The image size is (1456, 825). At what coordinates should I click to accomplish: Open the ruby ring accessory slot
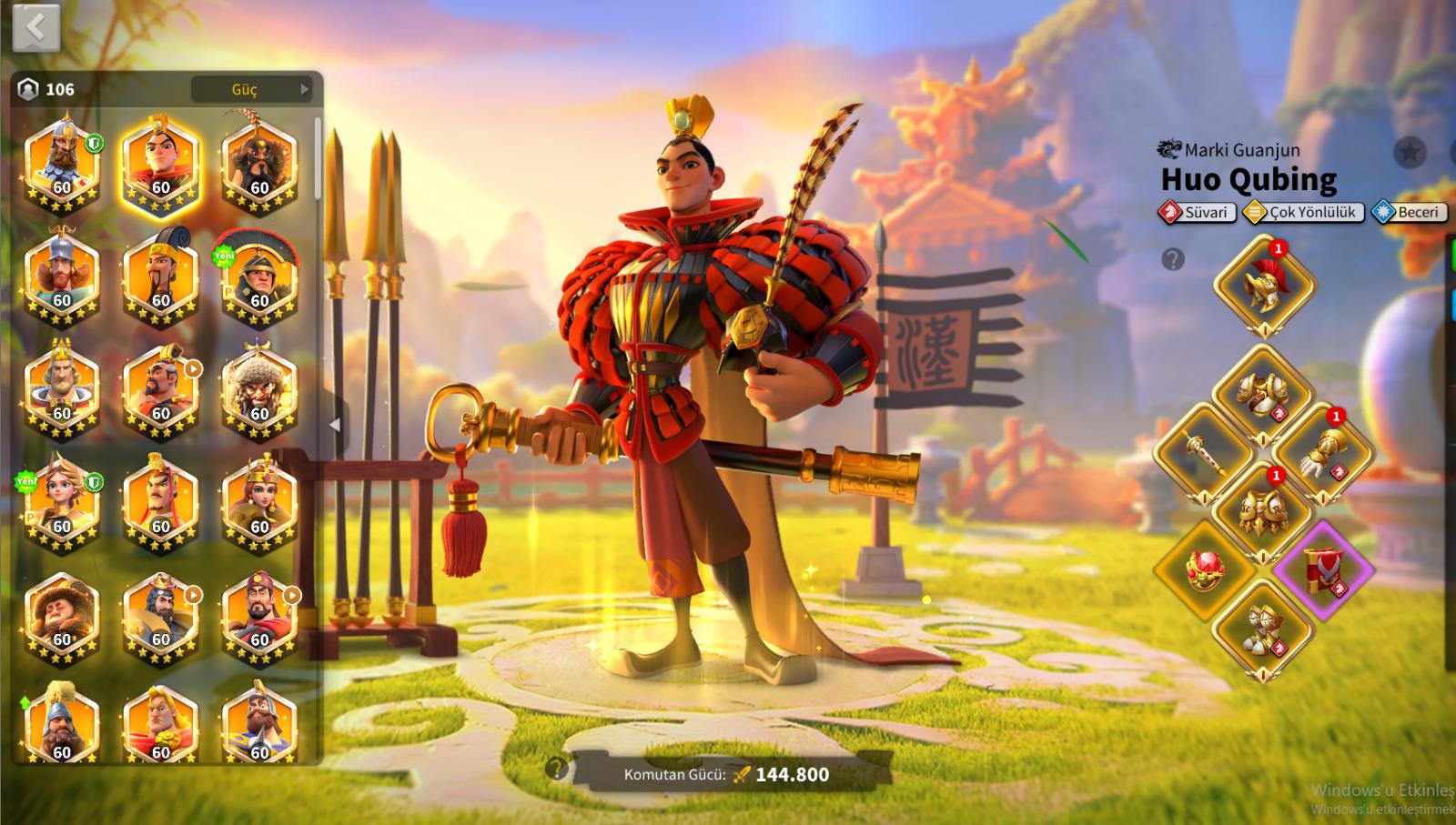click(x=1201, y=570)
